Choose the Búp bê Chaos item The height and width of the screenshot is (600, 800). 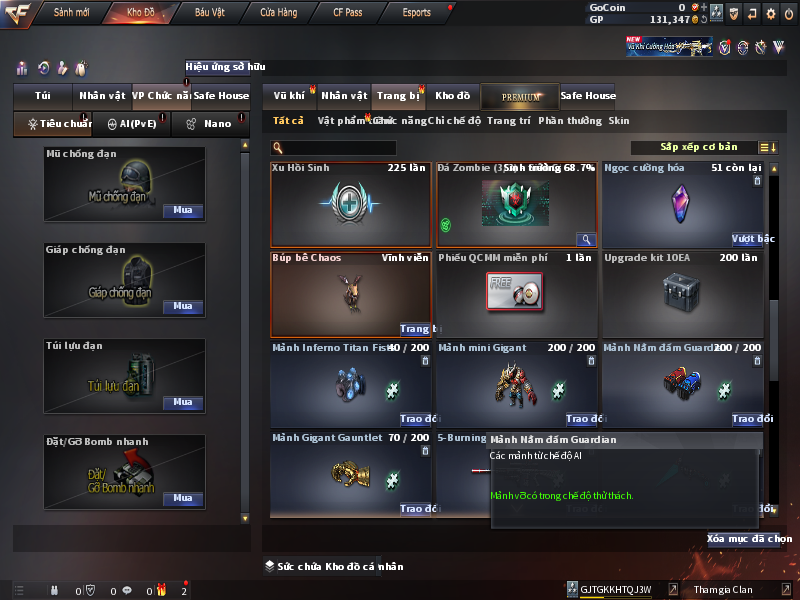[351, 294]
